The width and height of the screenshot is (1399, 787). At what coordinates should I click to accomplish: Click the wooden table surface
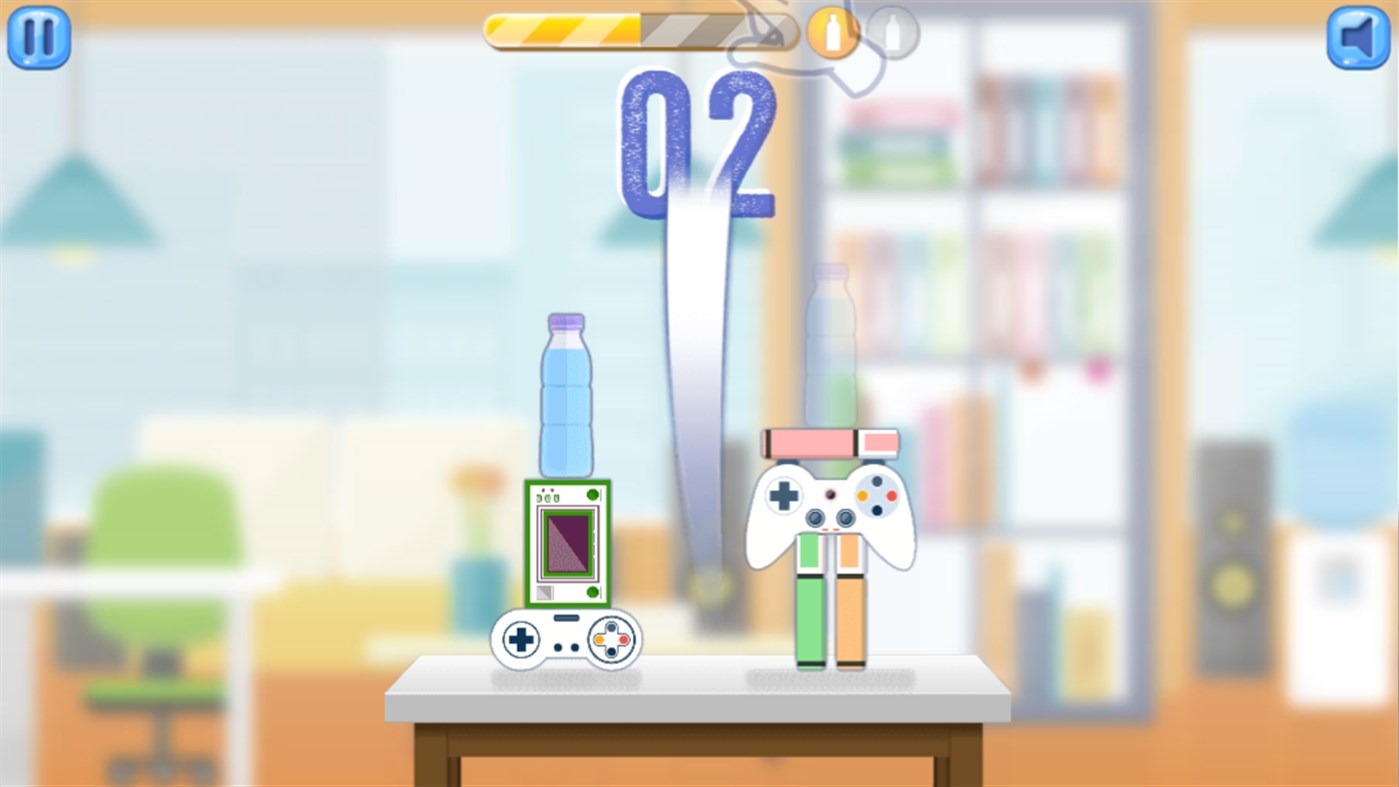pos(700,690)
